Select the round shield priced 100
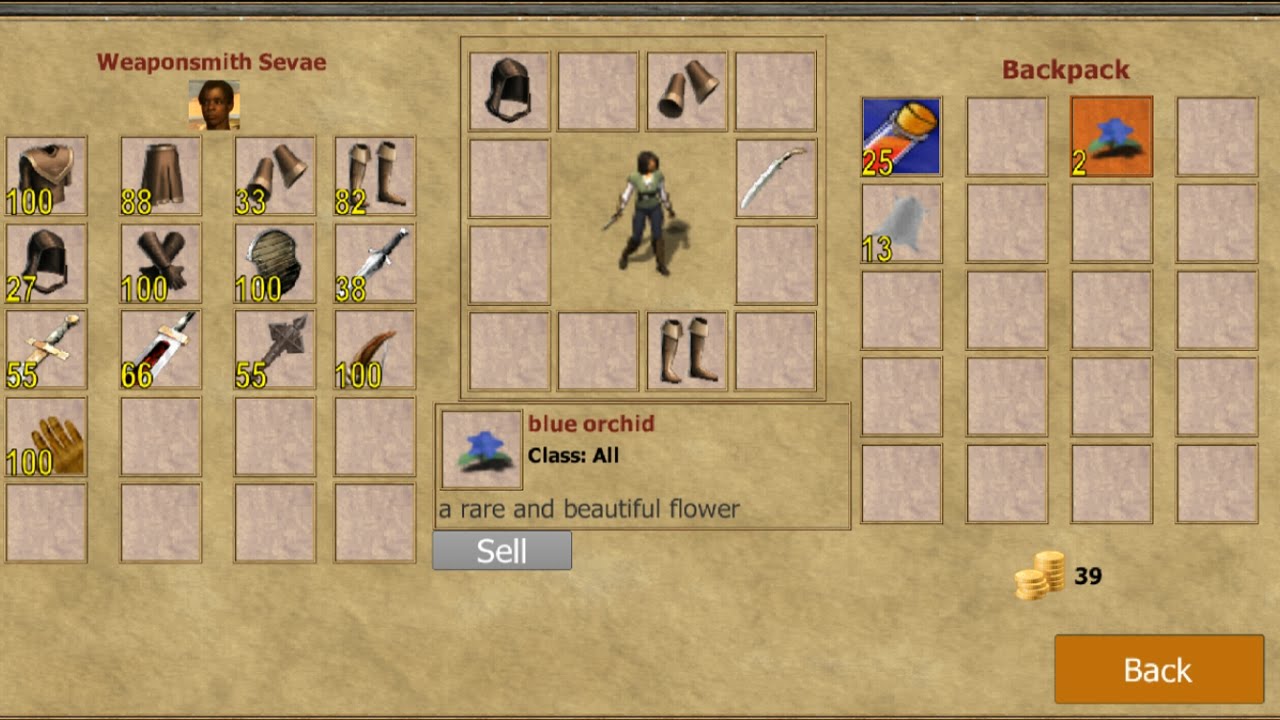 pos(275,263)
